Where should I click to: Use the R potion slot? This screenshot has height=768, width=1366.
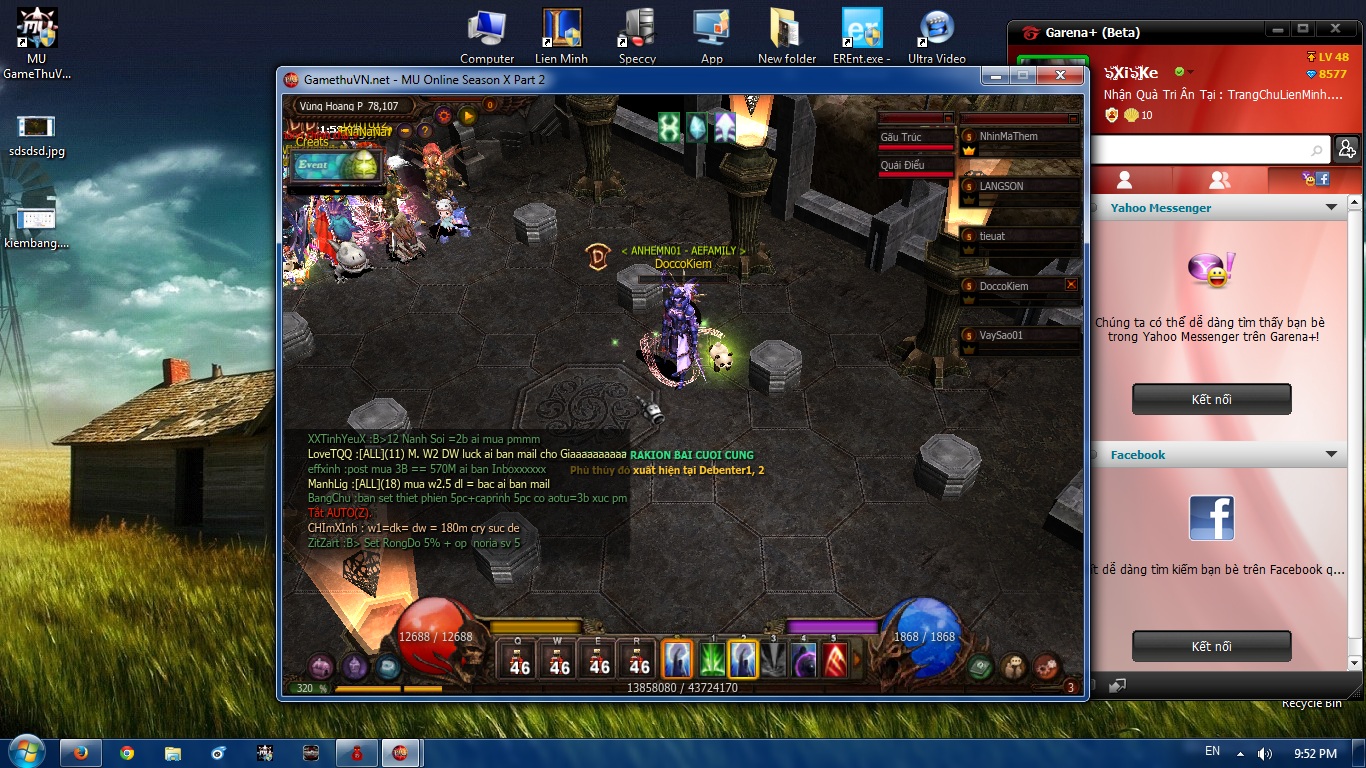pos(639,660)
